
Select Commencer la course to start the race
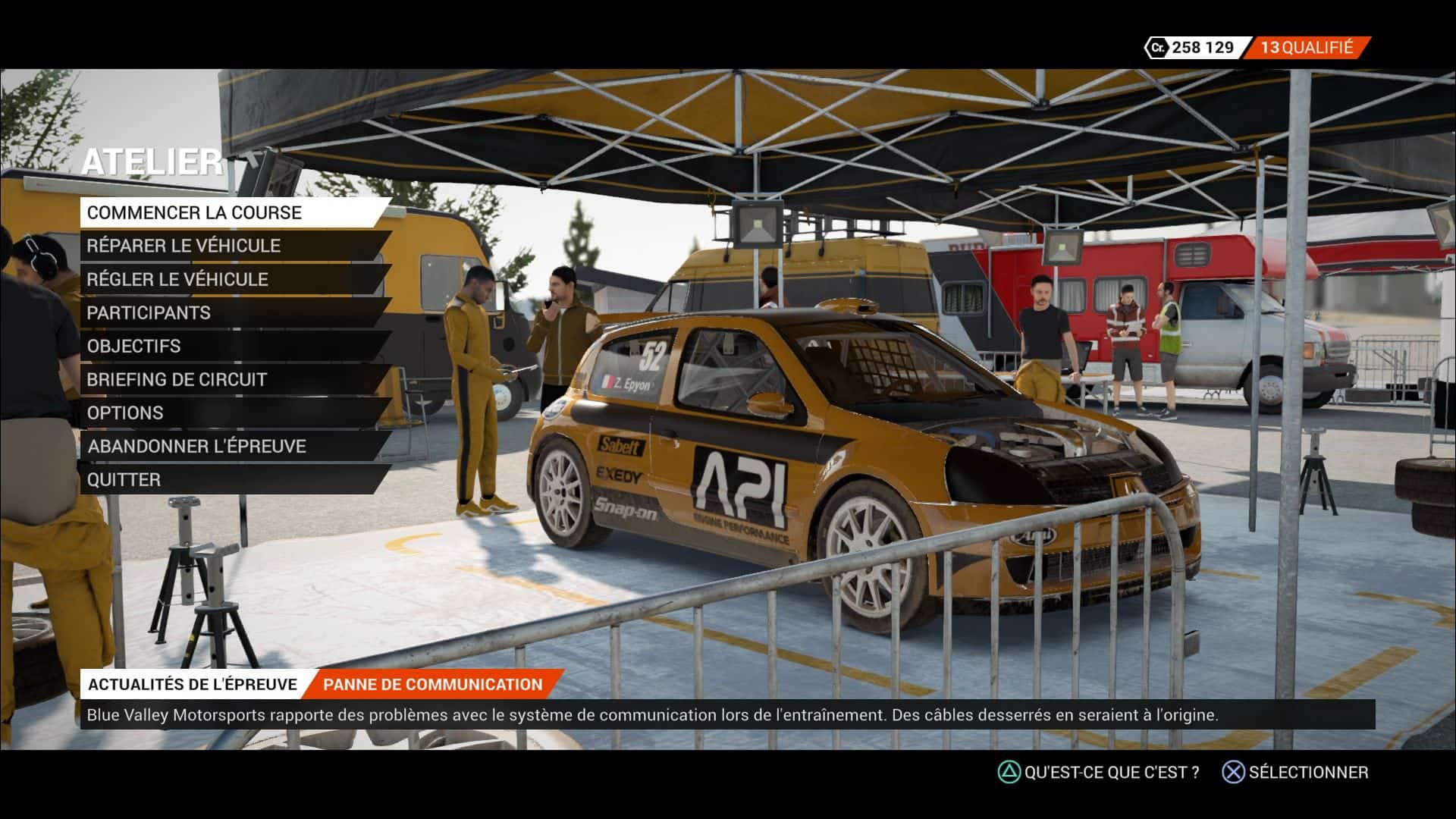(x=195, y=212)
